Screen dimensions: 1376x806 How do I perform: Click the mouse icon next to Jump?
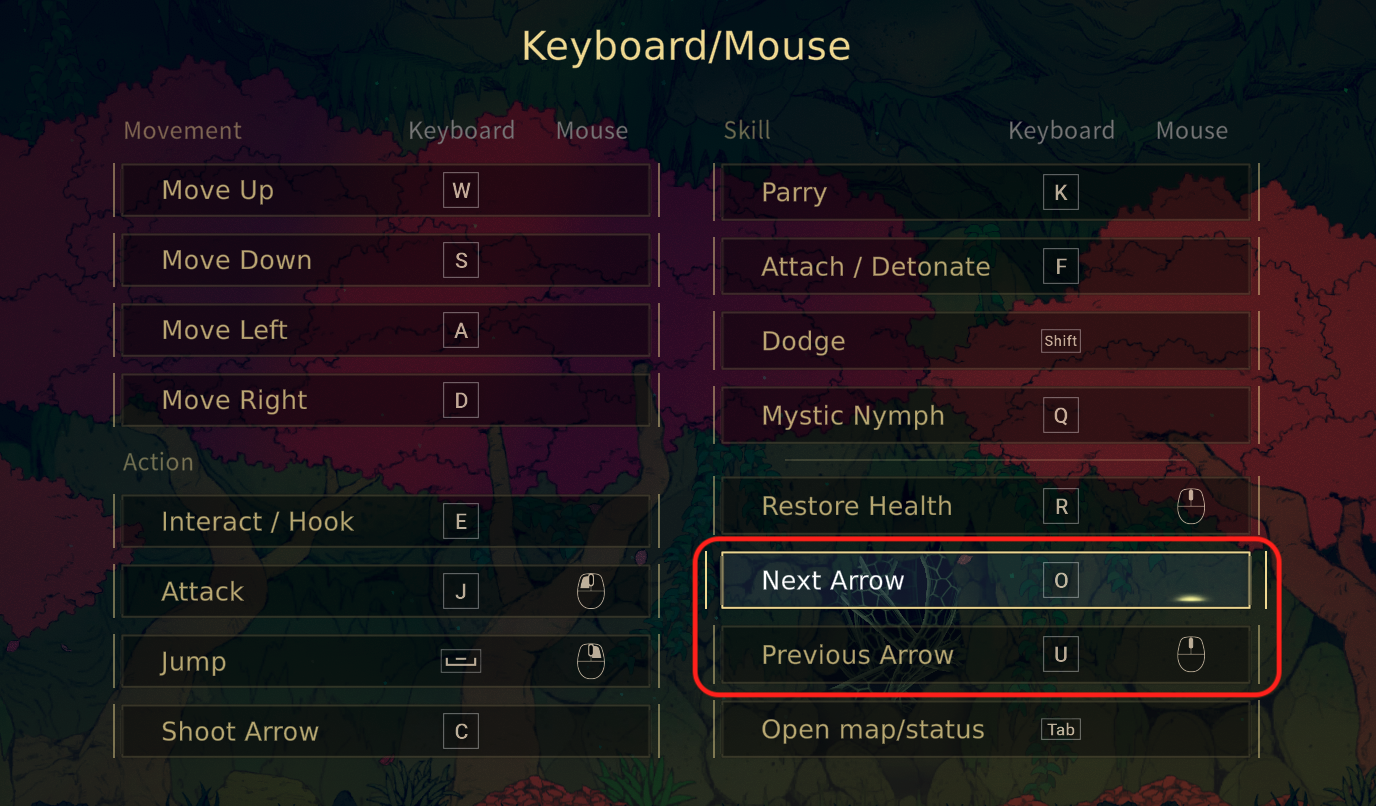point(591,660)
